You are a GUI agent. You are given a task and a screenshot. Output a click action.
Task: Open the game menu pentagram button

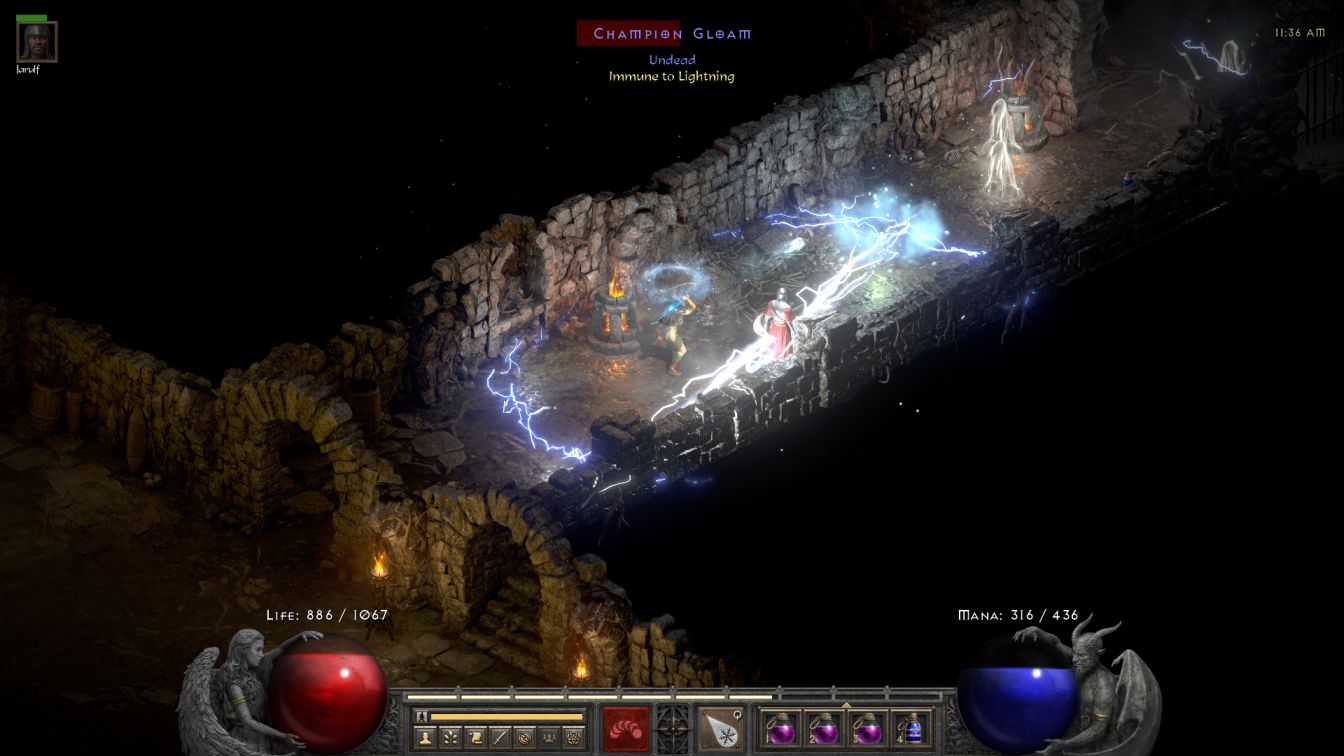(573, 738)
